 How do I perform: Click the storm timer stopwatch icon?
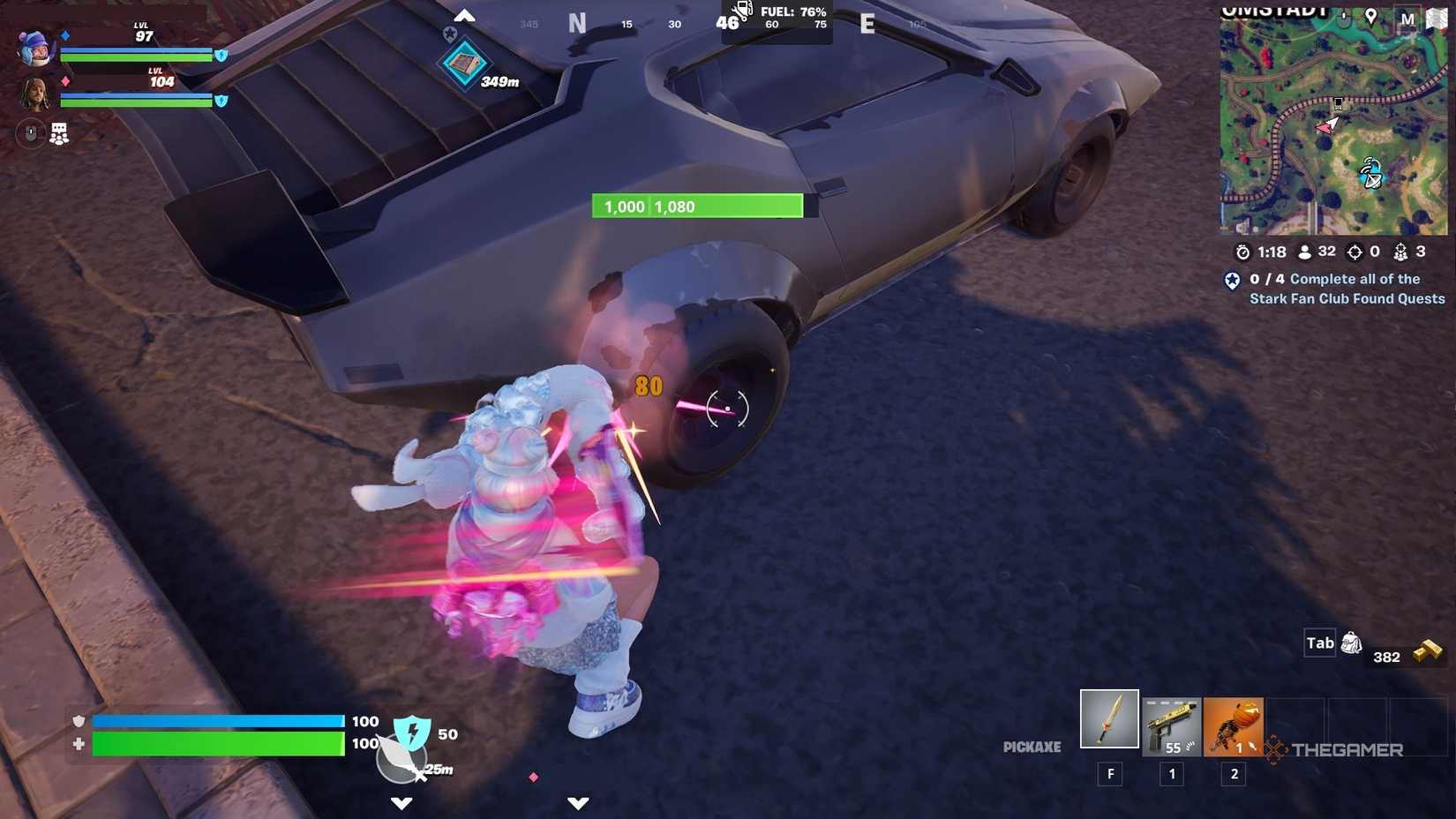1243,252
